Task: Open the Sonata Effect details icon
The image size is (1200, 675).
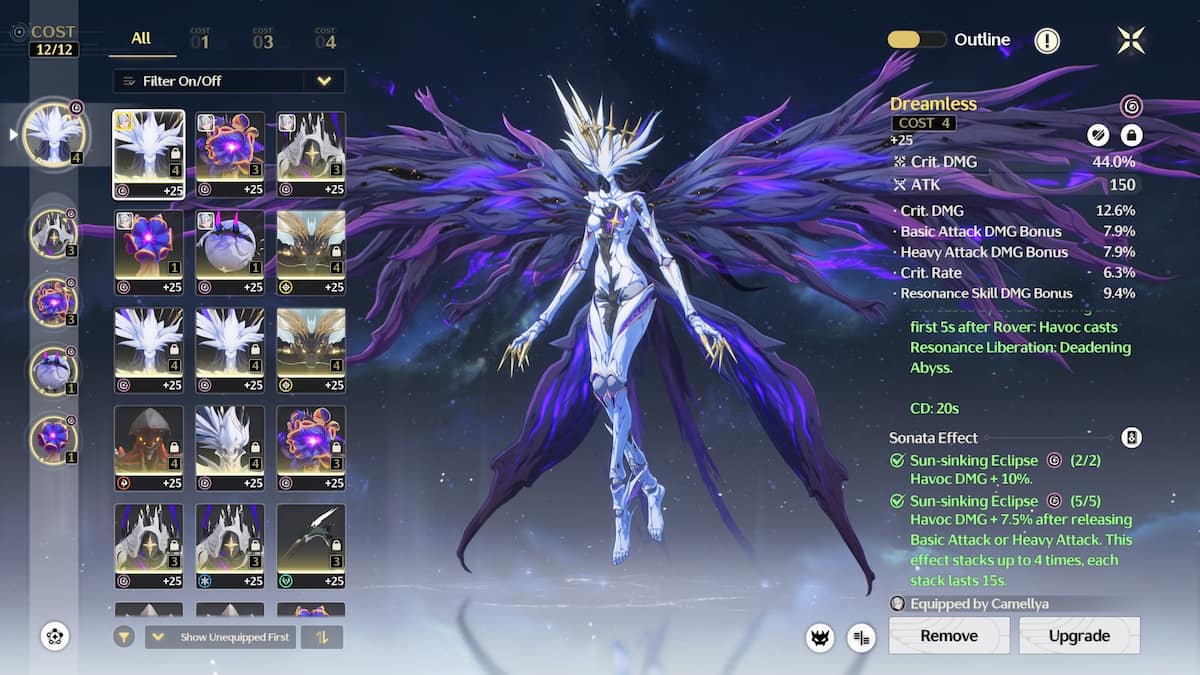Action: pyautogui.click(x=1131, y=438)
